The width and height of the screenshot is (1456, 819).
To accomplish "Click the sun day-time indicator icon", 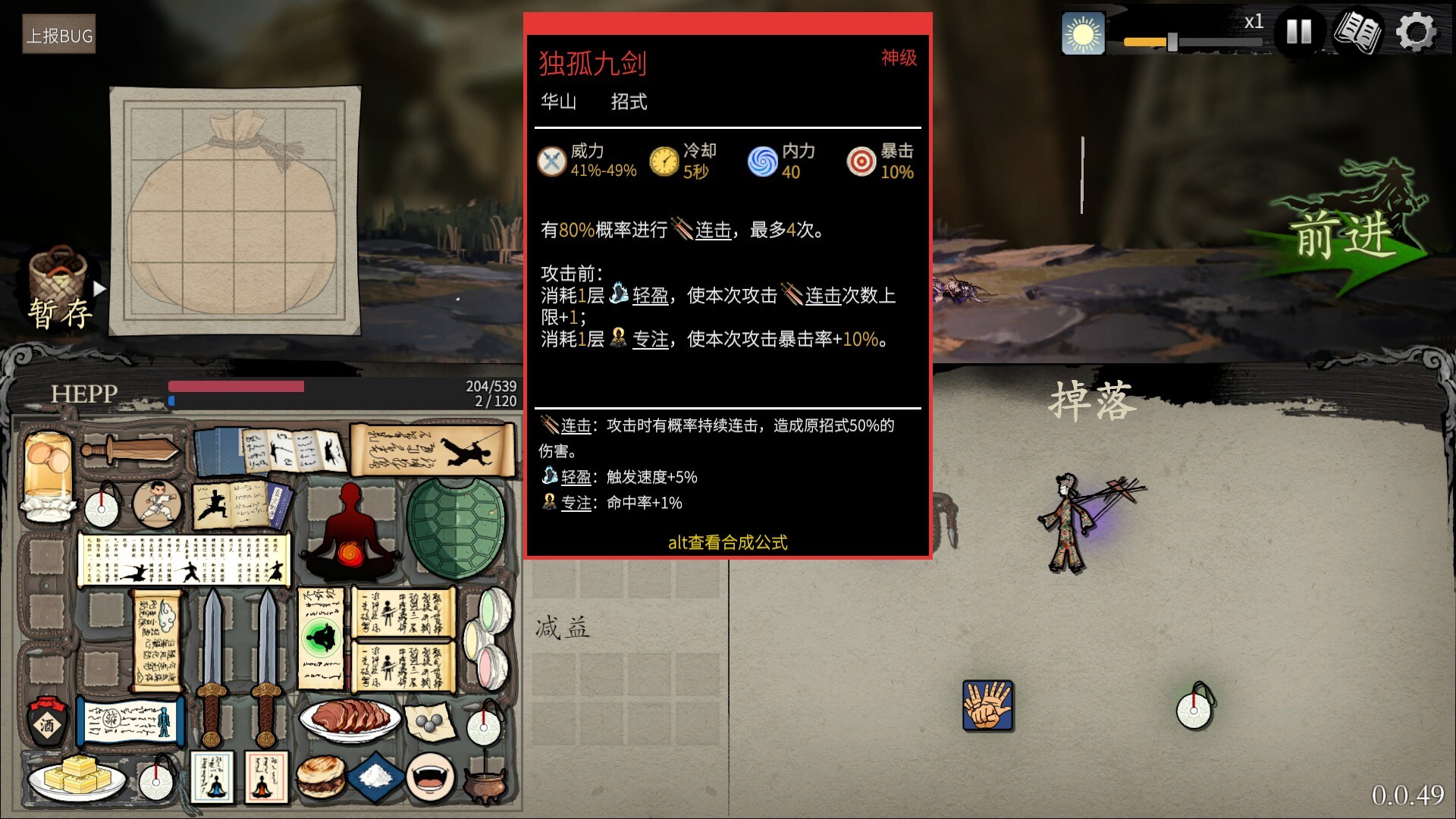I will click(1083, 33).
